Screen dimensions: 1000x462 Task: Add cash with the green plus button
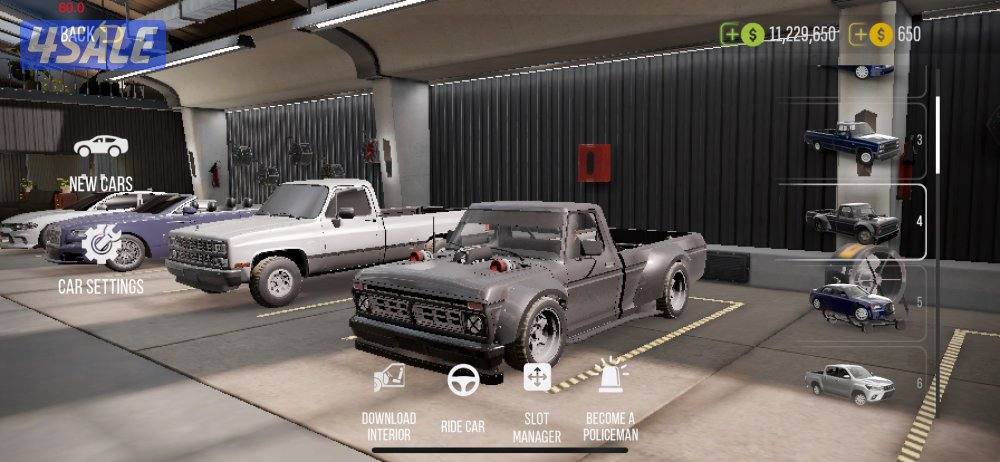coord(732,34)
